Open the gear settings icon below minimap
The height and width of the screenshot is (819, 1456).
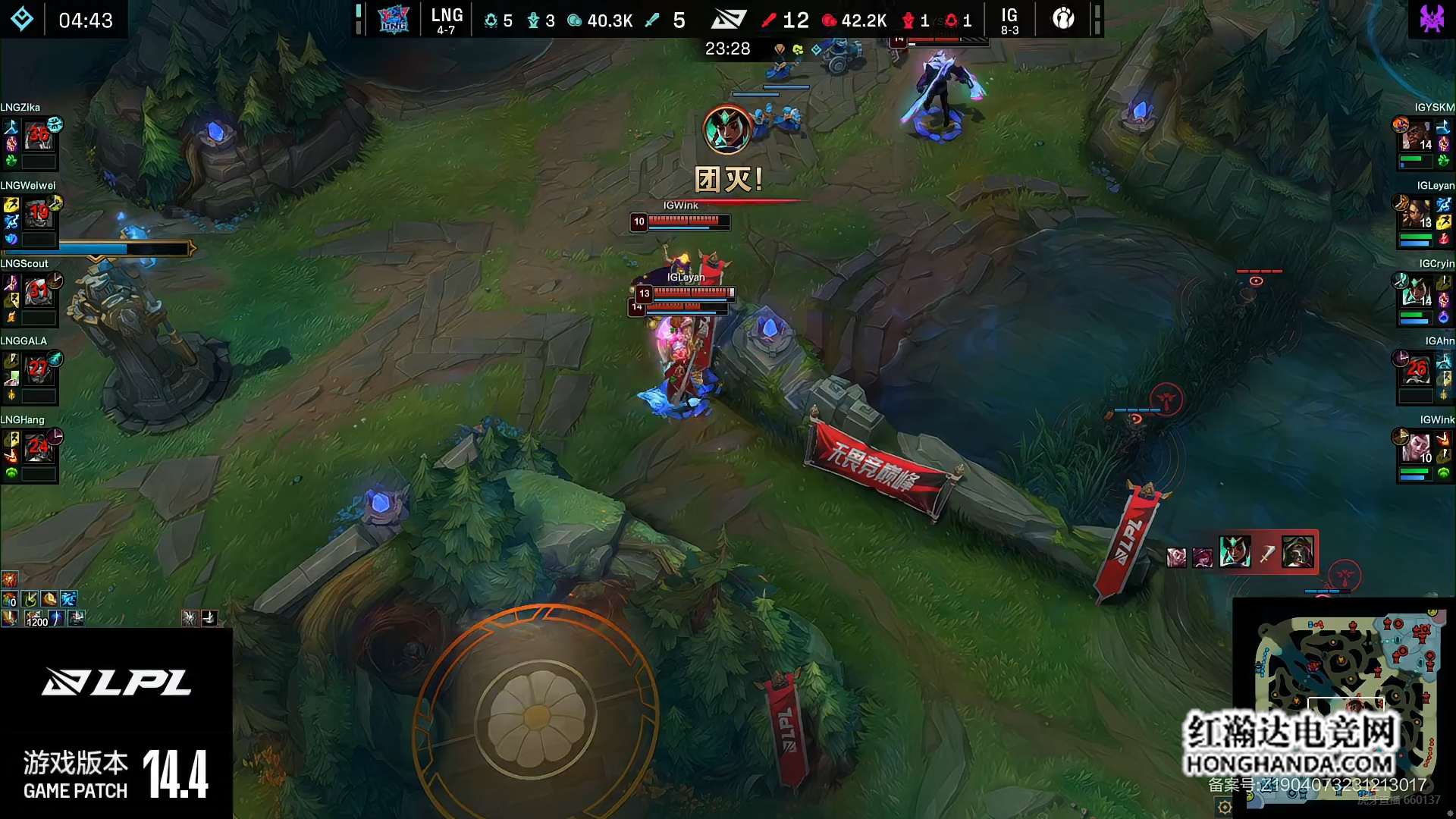pos(1225,807)
